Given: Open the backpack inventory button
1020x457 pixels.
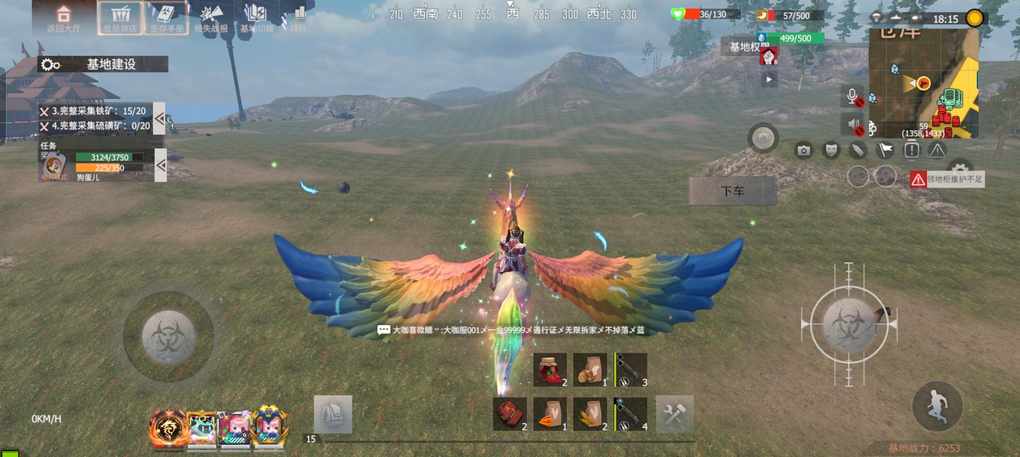Looking at the screenshot, I should (x=332, y=414).
